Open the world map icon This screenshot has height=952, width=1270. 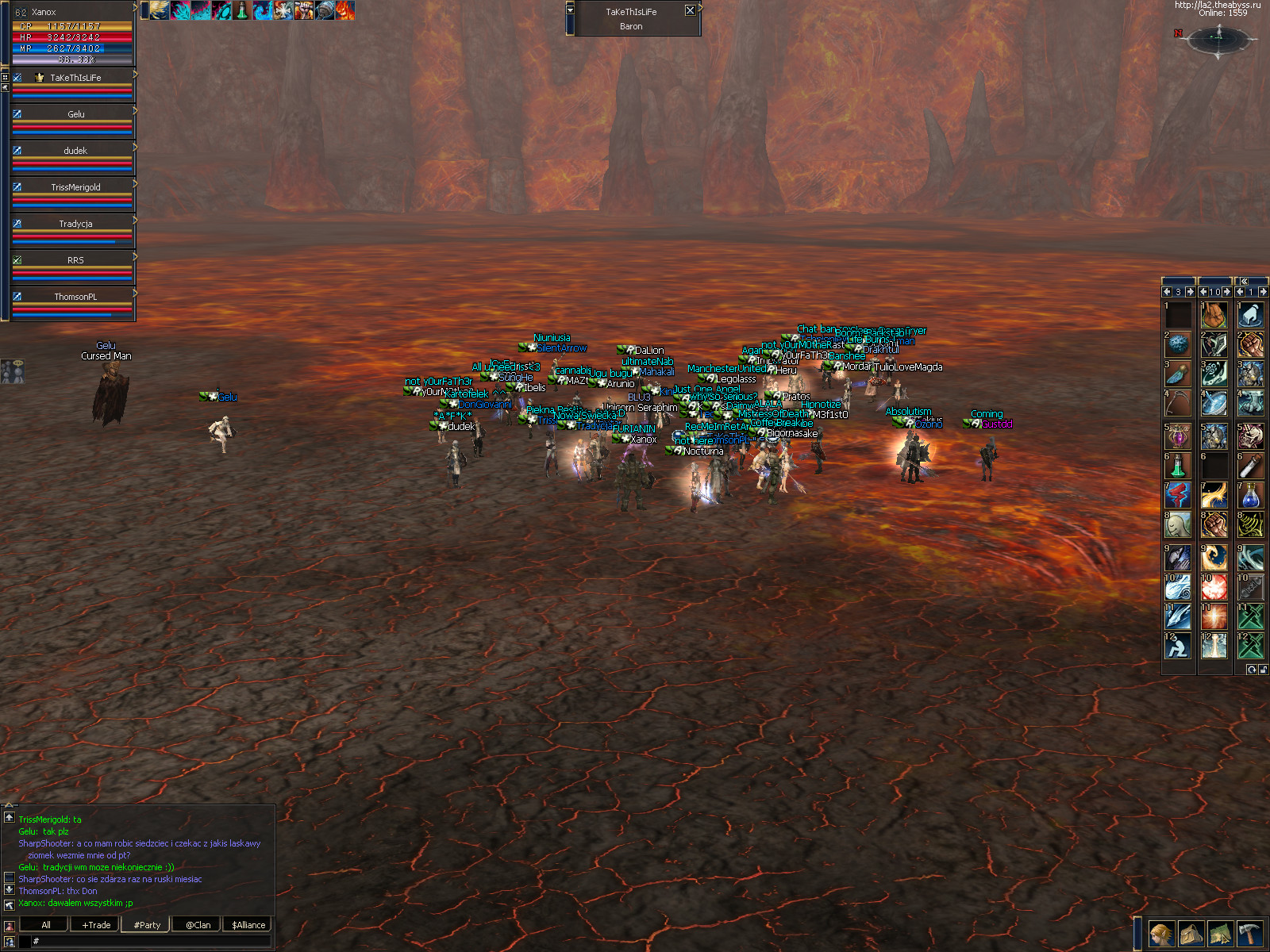coord(1220,934)
